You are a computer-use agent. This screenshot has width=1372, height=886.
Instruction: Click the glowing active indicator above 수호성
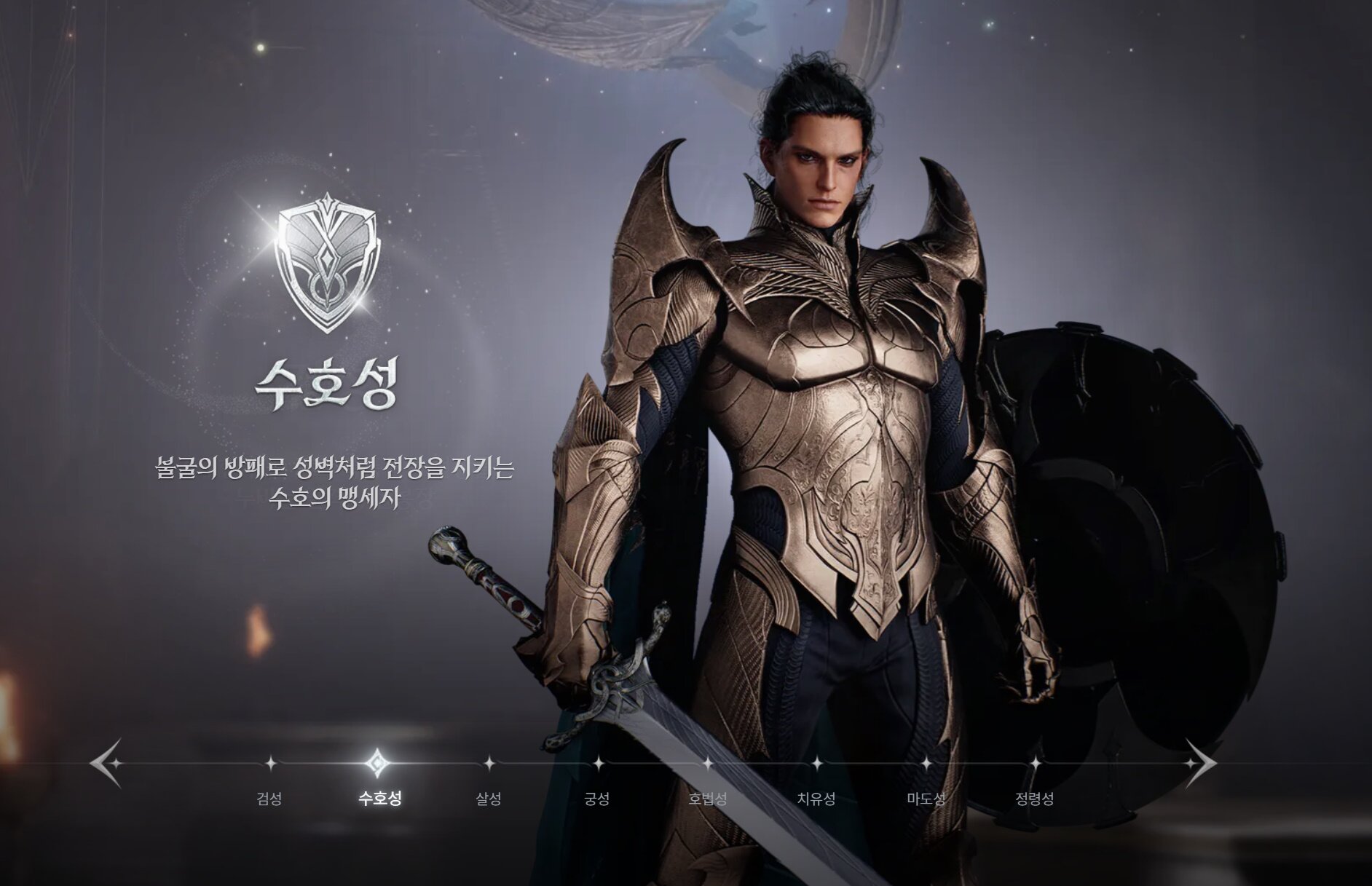pos(378,764)
